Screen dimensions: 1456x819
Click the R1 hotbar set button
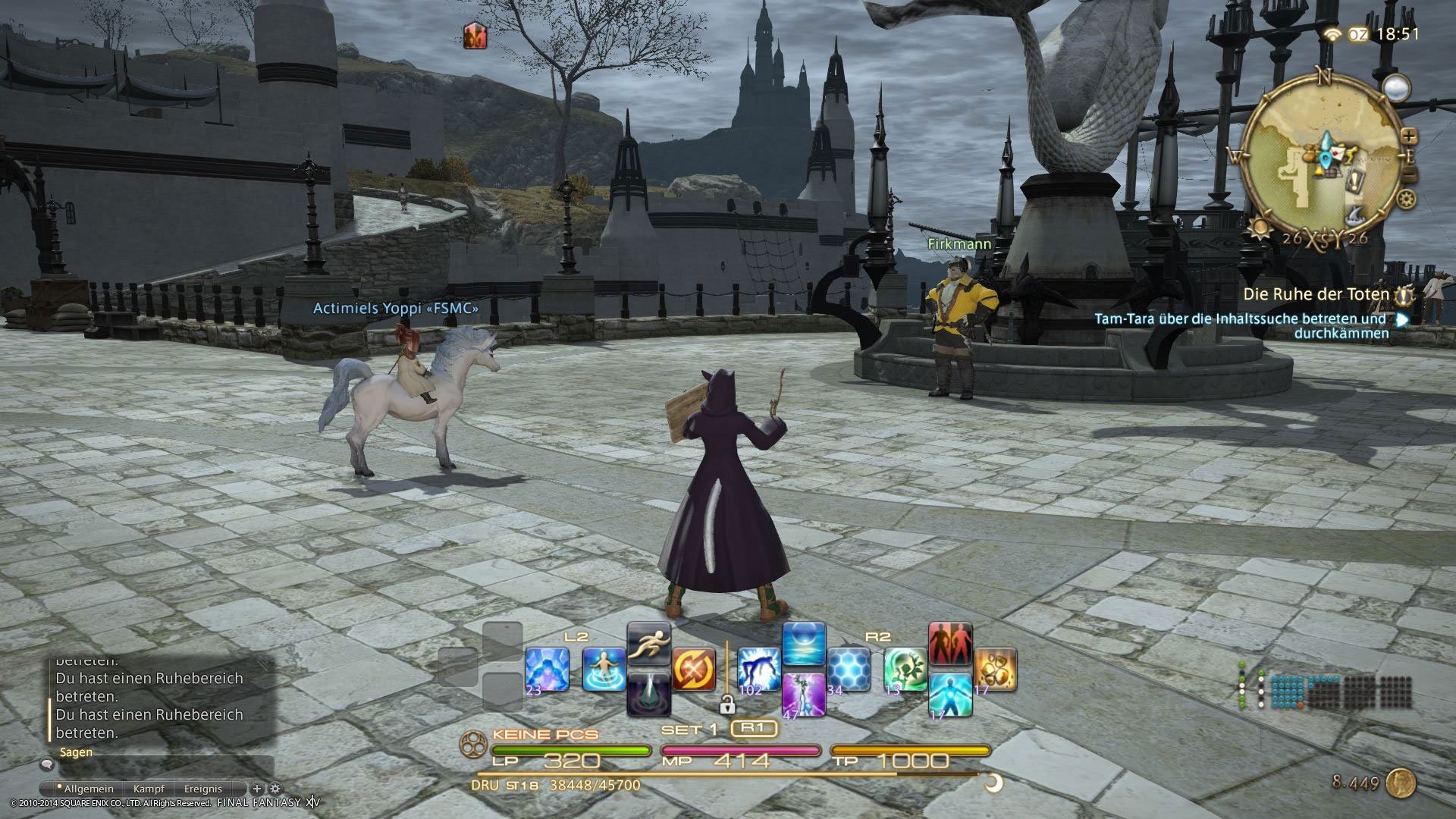[754, 727]
